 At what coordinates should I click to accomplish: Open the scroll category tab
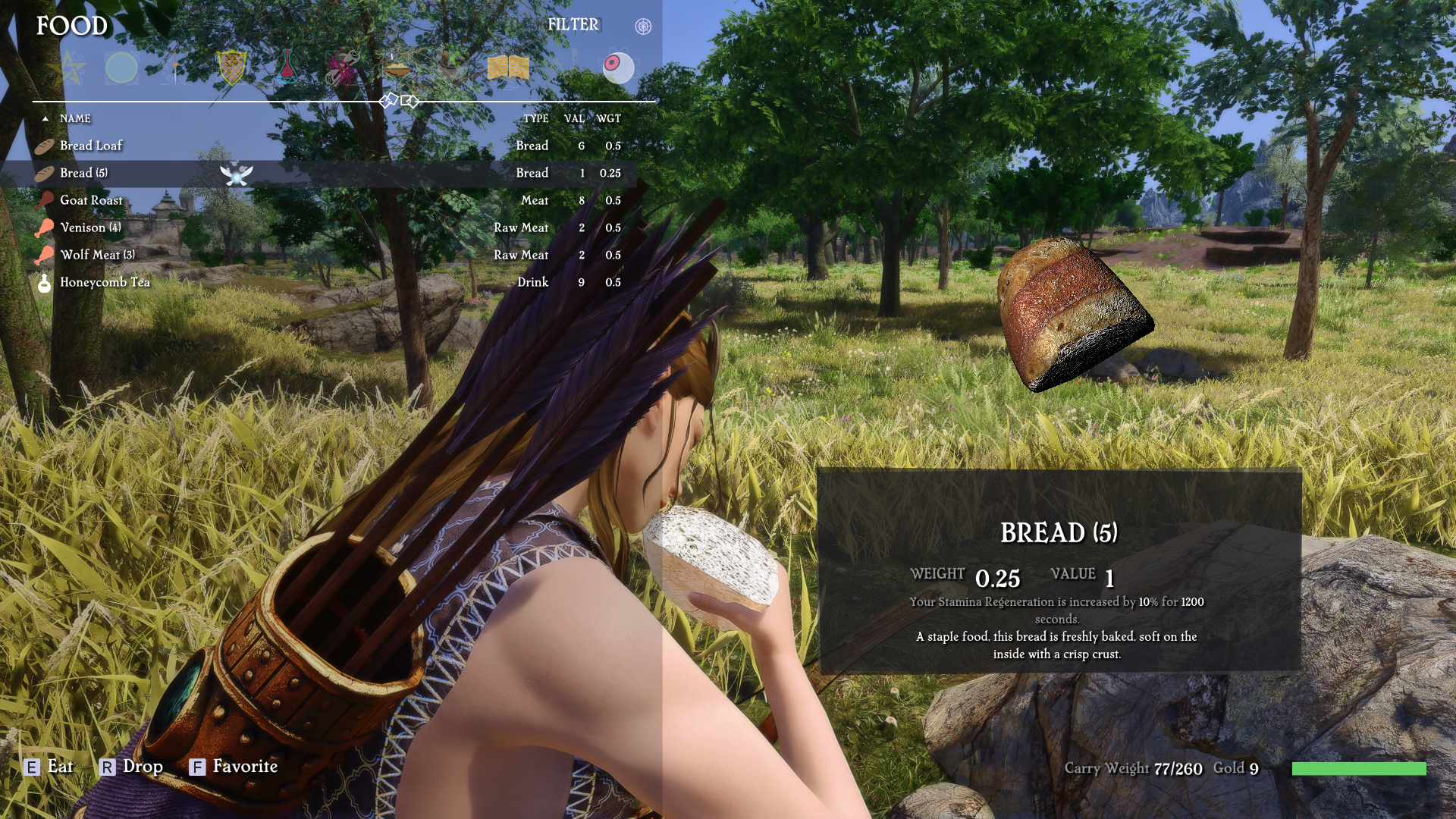click(342, 68)
